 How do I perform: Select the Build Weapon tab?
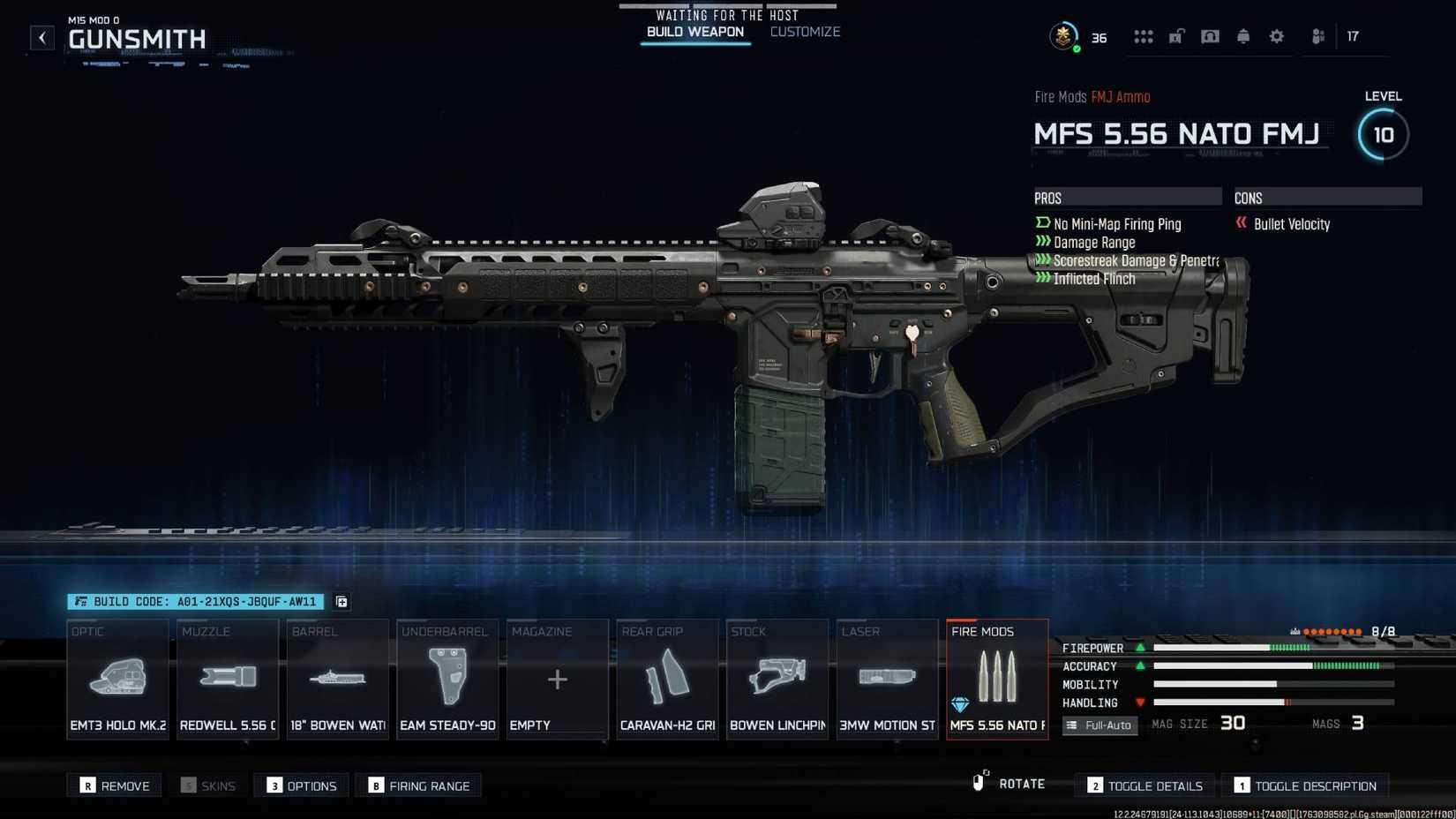click(x=694, y=32)
